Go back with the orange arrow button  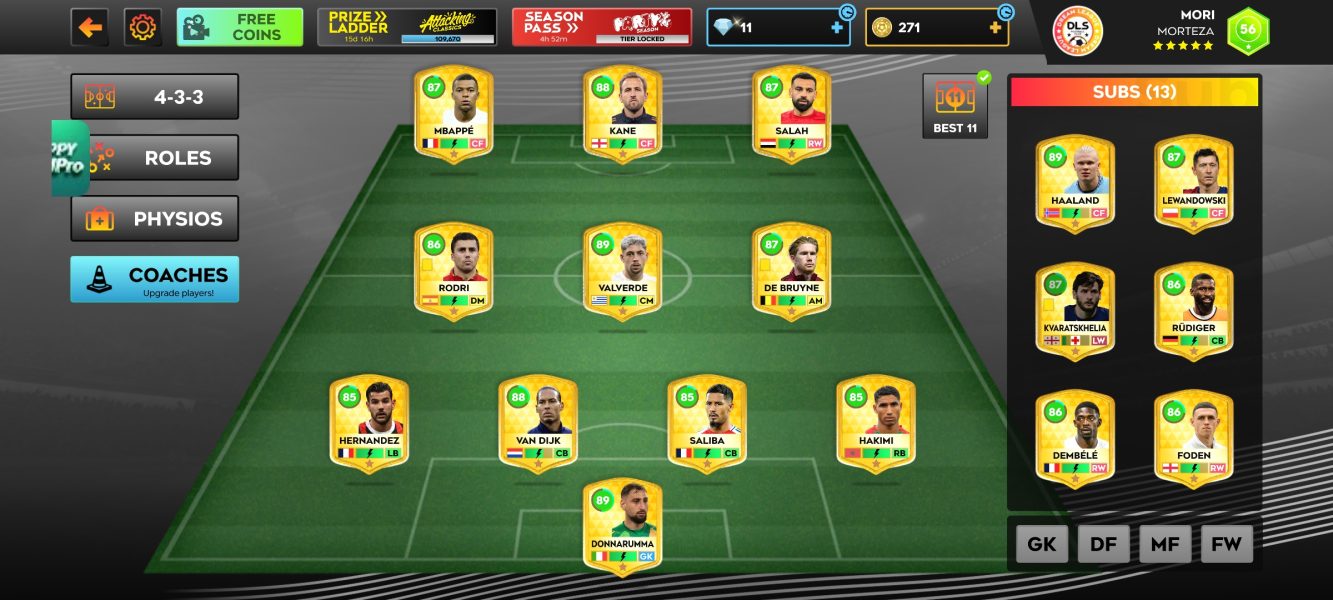tap(90, 27)
